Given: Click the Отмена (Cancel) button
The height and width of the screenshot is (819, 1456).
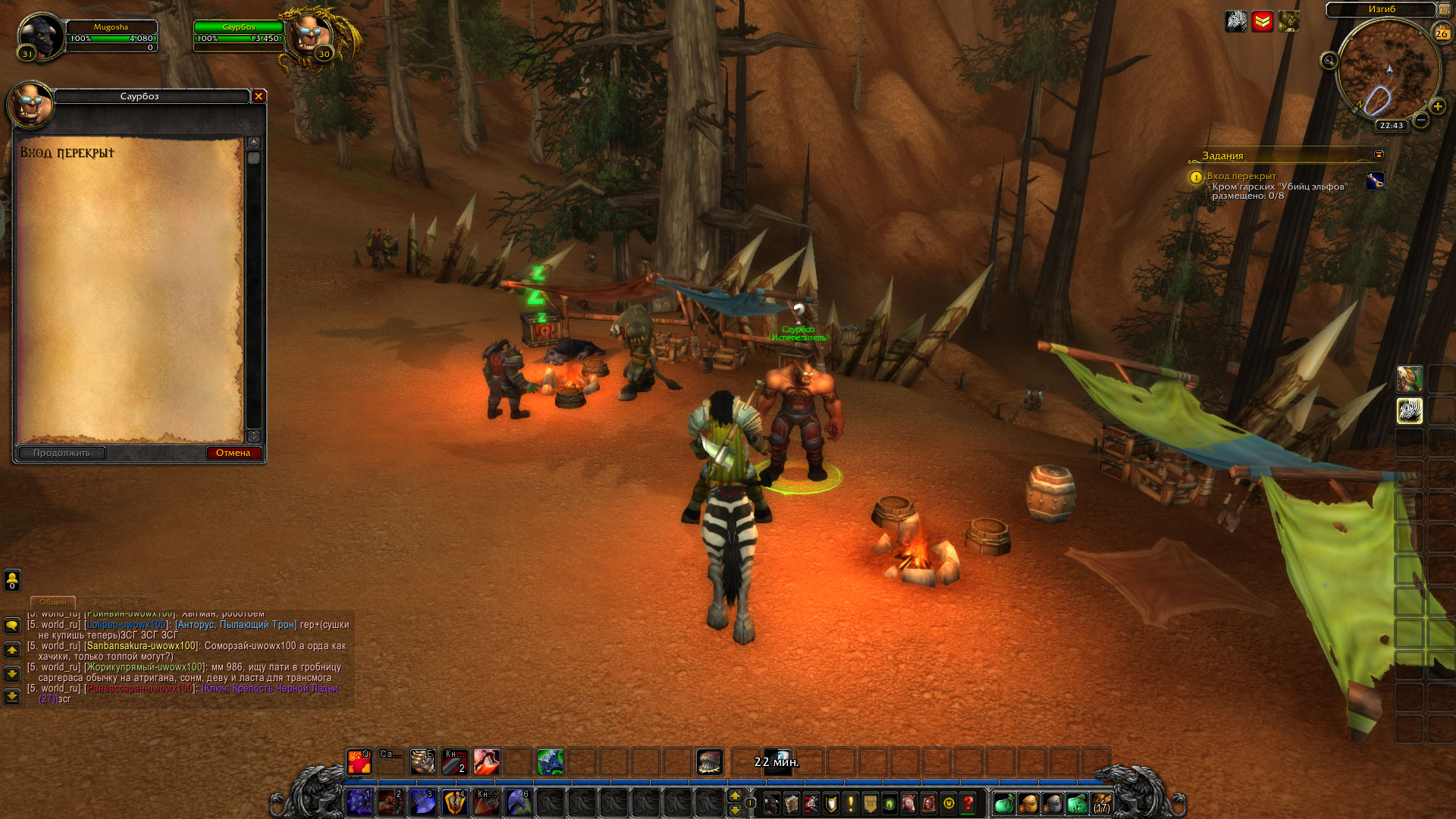Looking at the screenshot, I should (234, 453).
